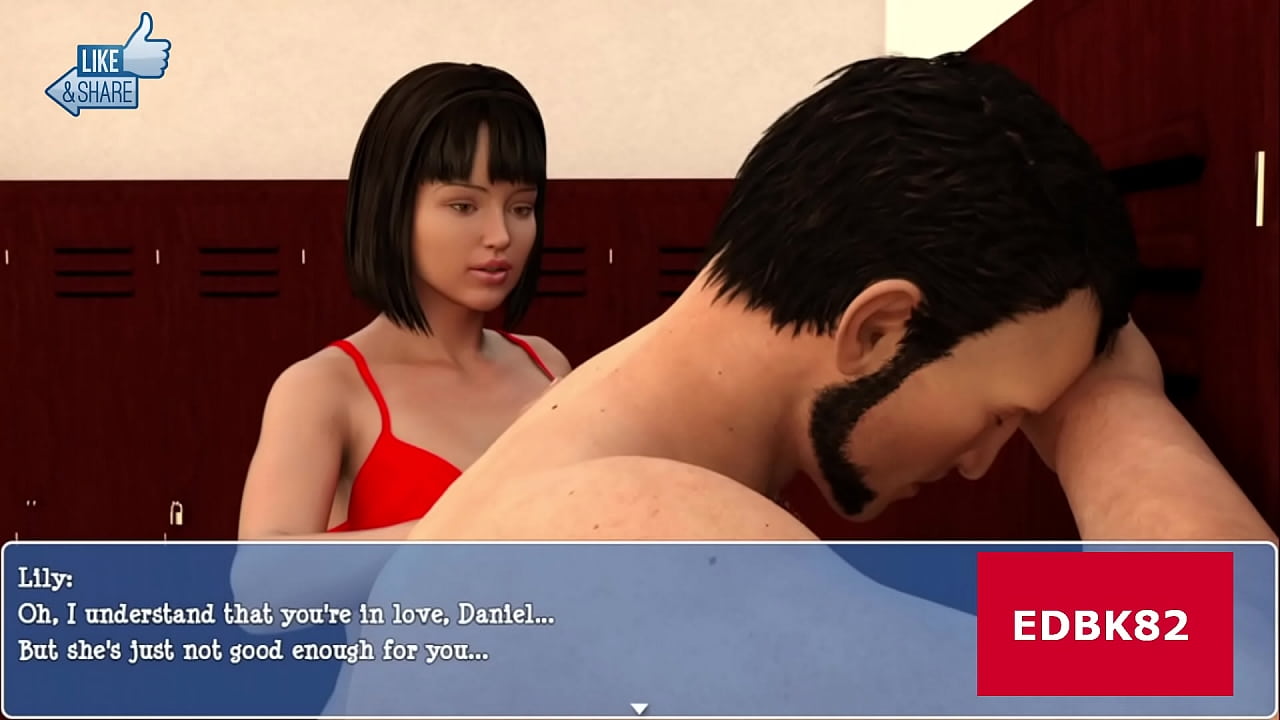Viewport: 1280px width, 720px height.
Task: Click inside the blue dialogue box
Action: (x=450, y=620)
